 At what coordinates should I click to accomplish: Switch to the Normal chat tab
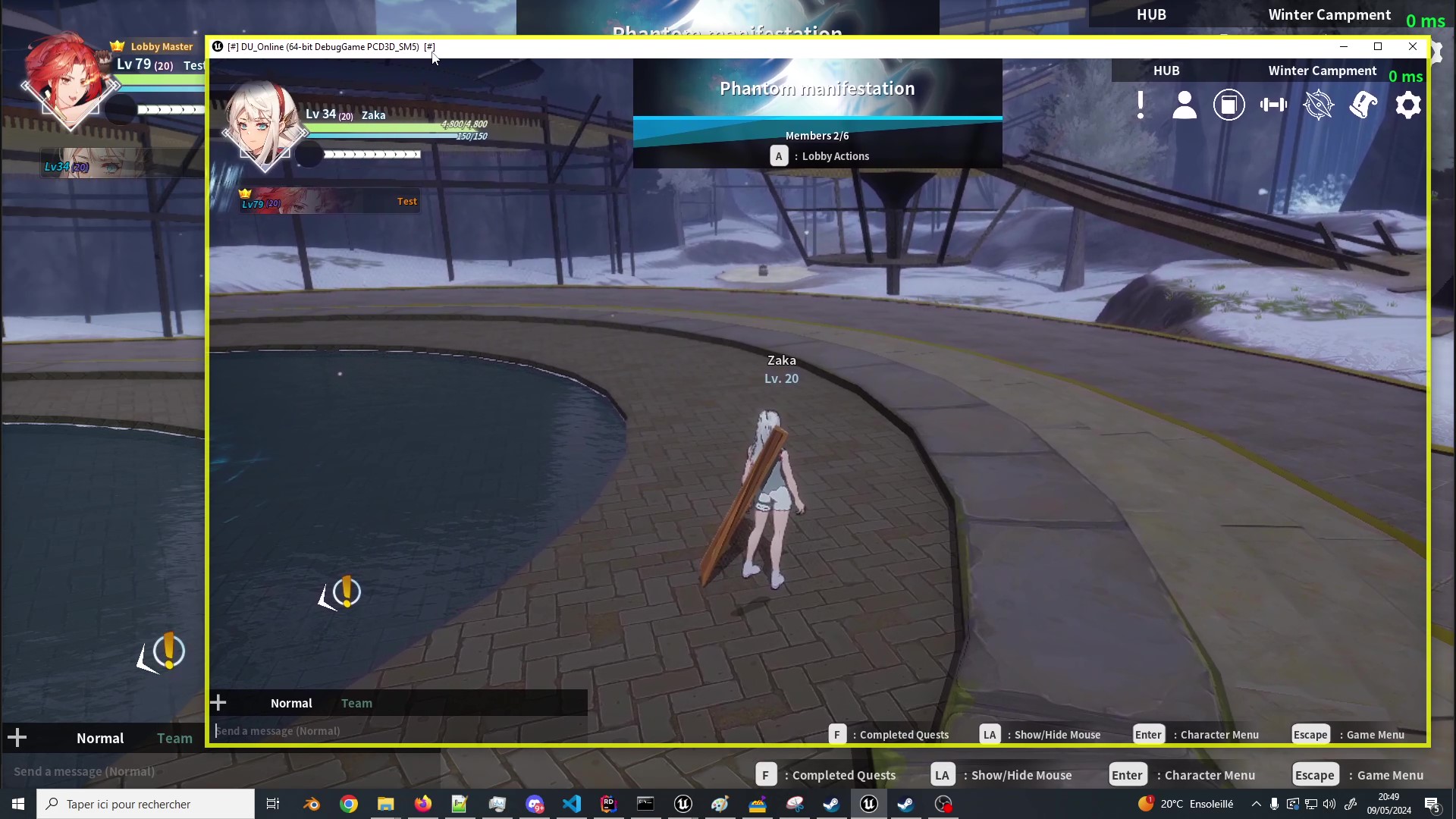point(290,703)
